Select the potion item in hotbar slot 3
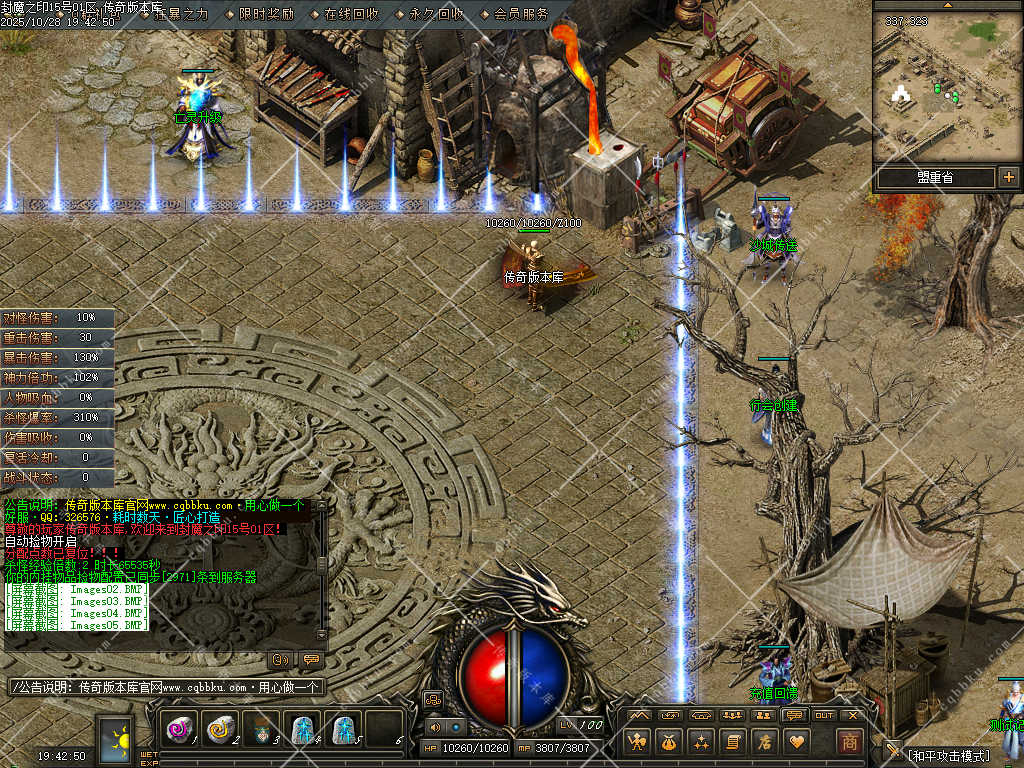 [262, 730]
